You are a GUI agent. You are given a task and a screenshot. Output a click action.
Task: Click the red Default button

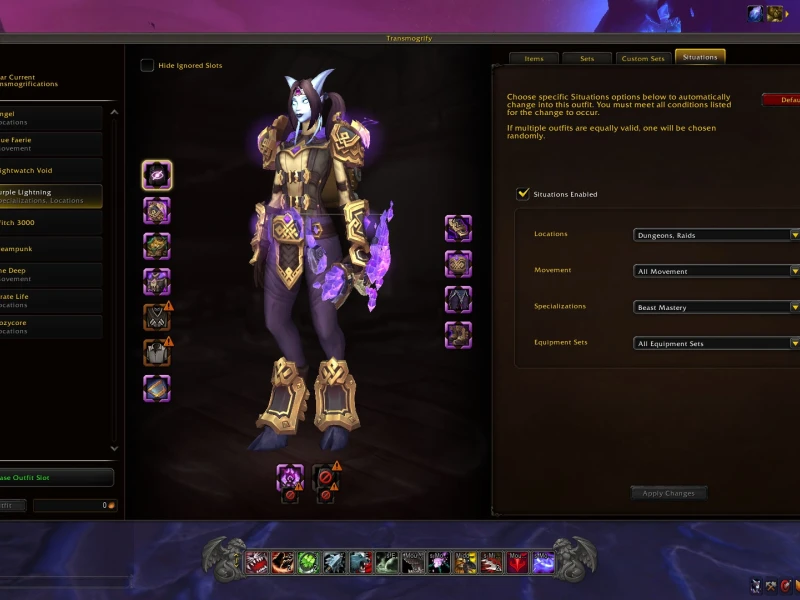(x=782, y=100)
